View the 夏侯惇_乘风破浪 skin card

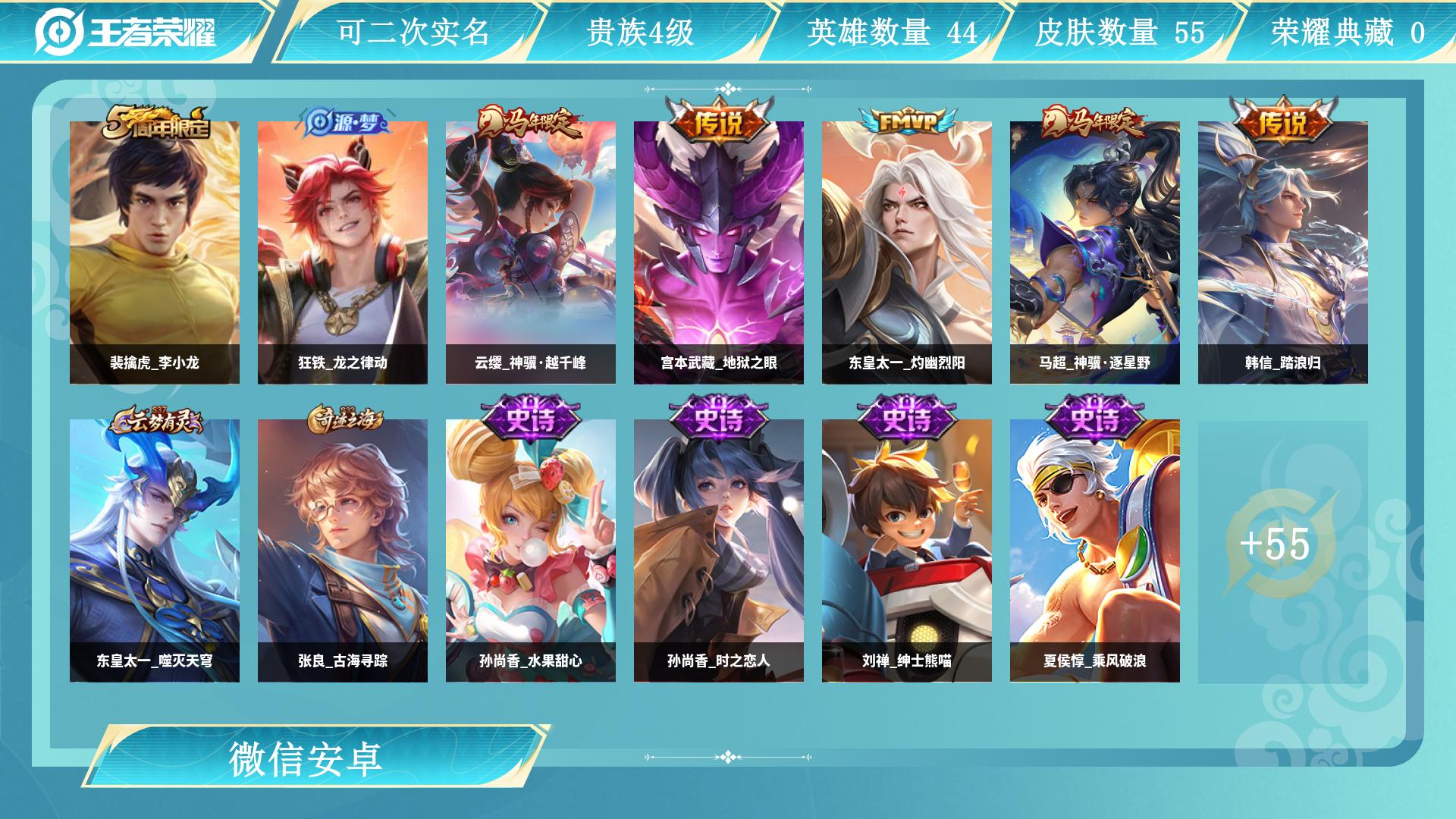pyautogui.click(x=1095, y=551)
